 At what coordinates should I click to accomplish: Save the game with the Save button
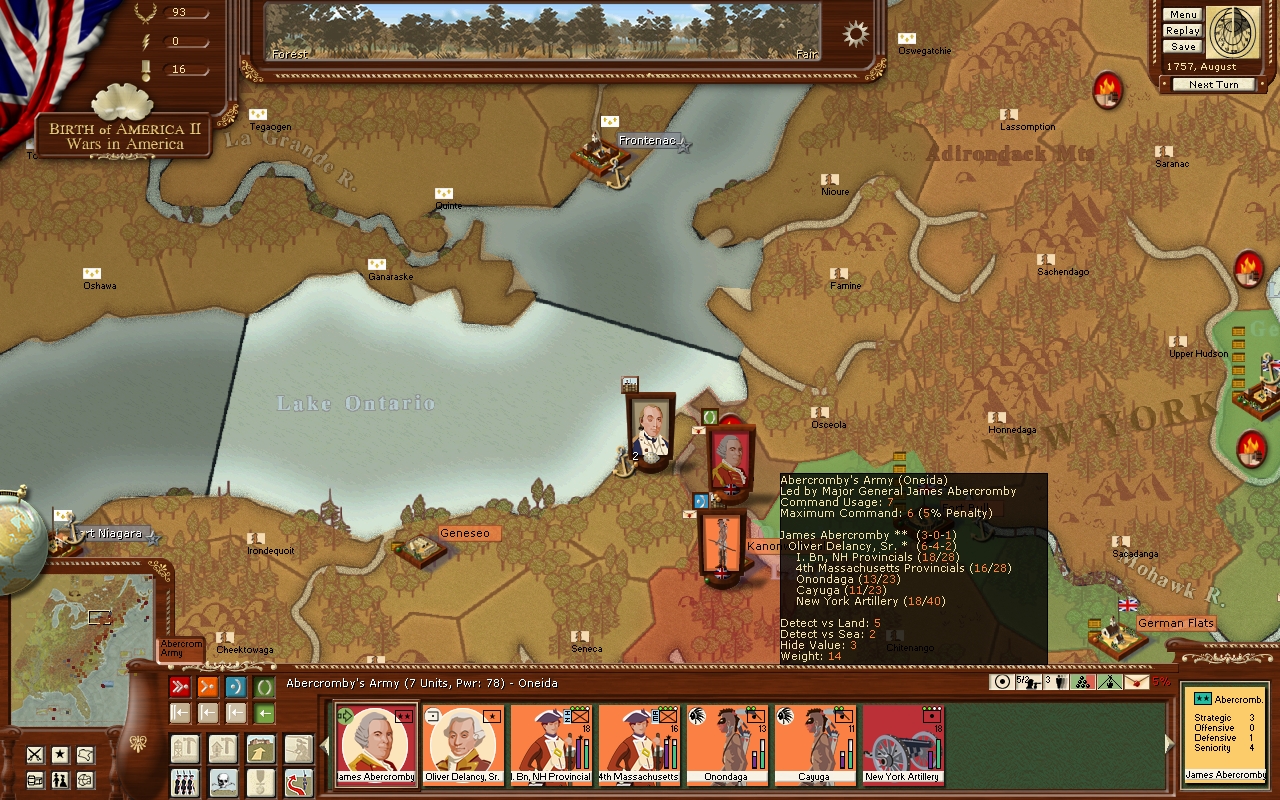(1182, 47)
